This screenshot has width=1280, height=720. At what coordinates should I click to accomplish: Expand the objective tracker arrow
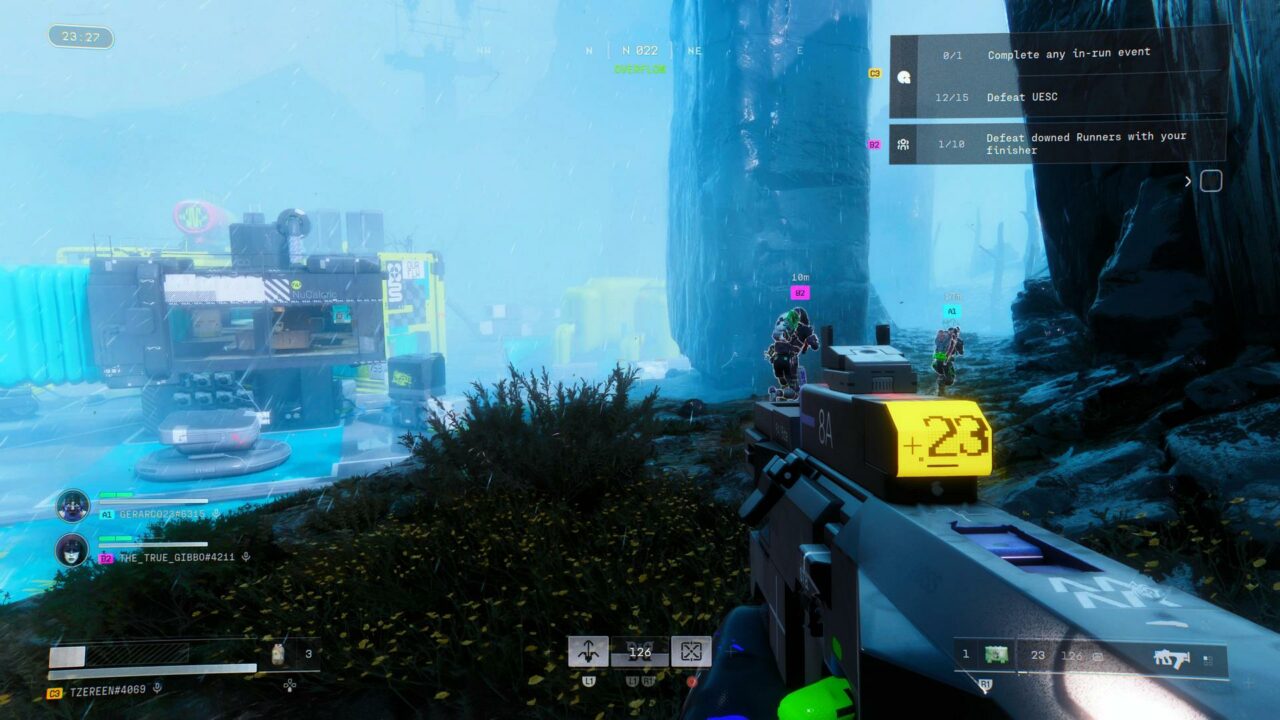pyautogui.click(x=1188, y=181)
